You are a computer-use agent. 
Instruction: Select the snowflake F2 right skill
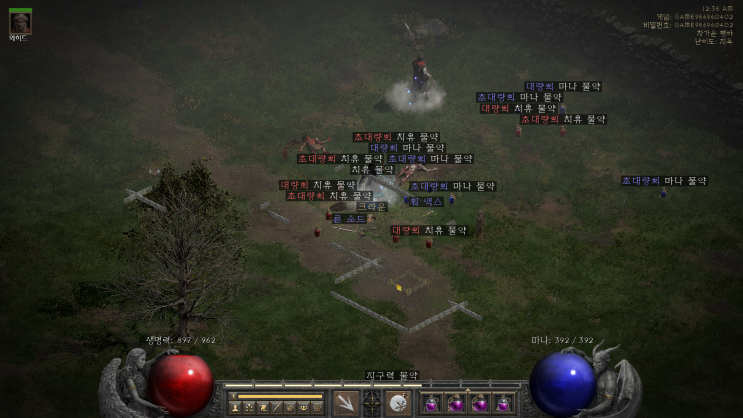pyautogui.click(x=399, y=403)
